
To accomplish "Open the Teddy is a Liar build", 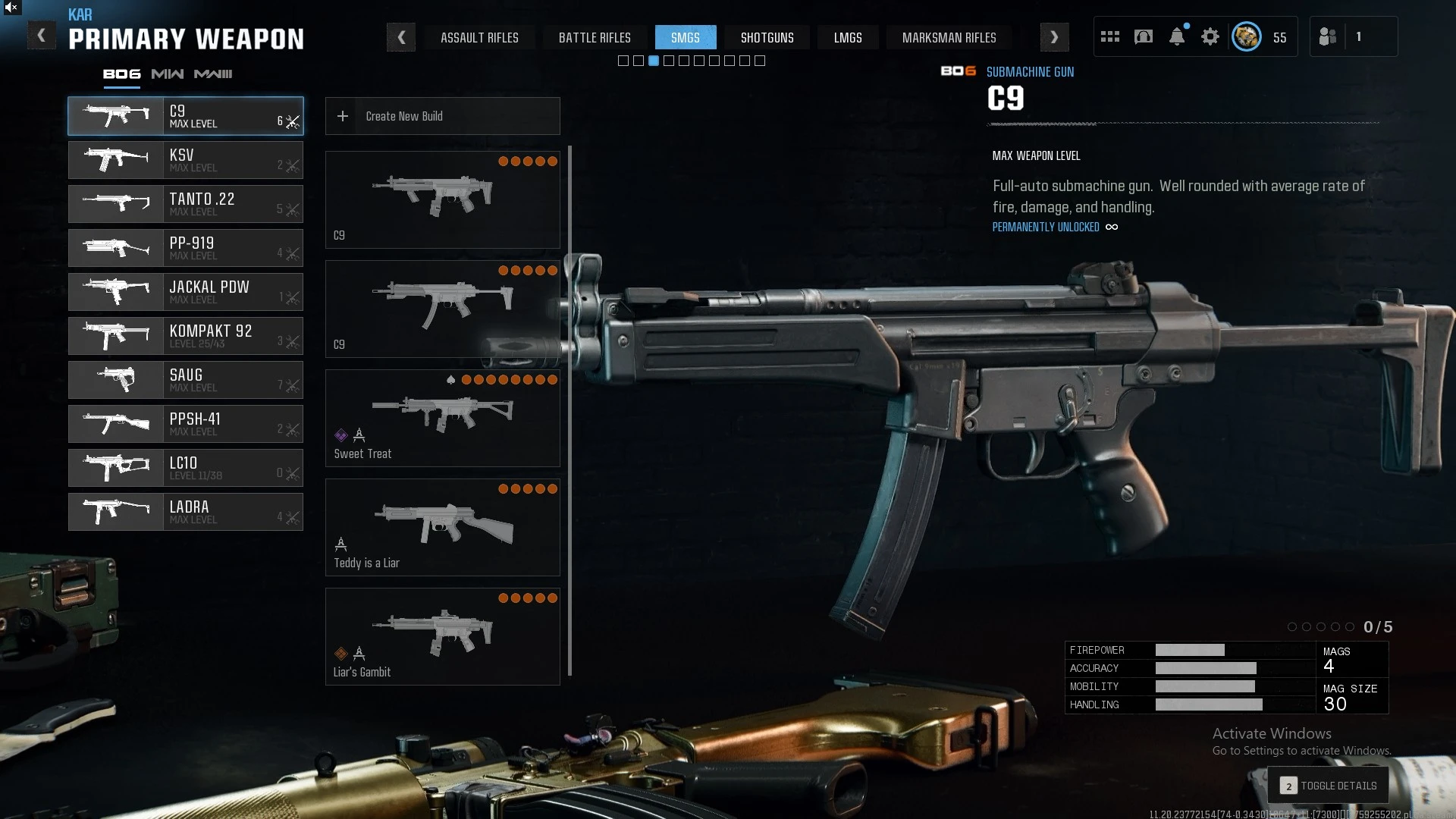I will pyautogui.click(x=442, y=527).
